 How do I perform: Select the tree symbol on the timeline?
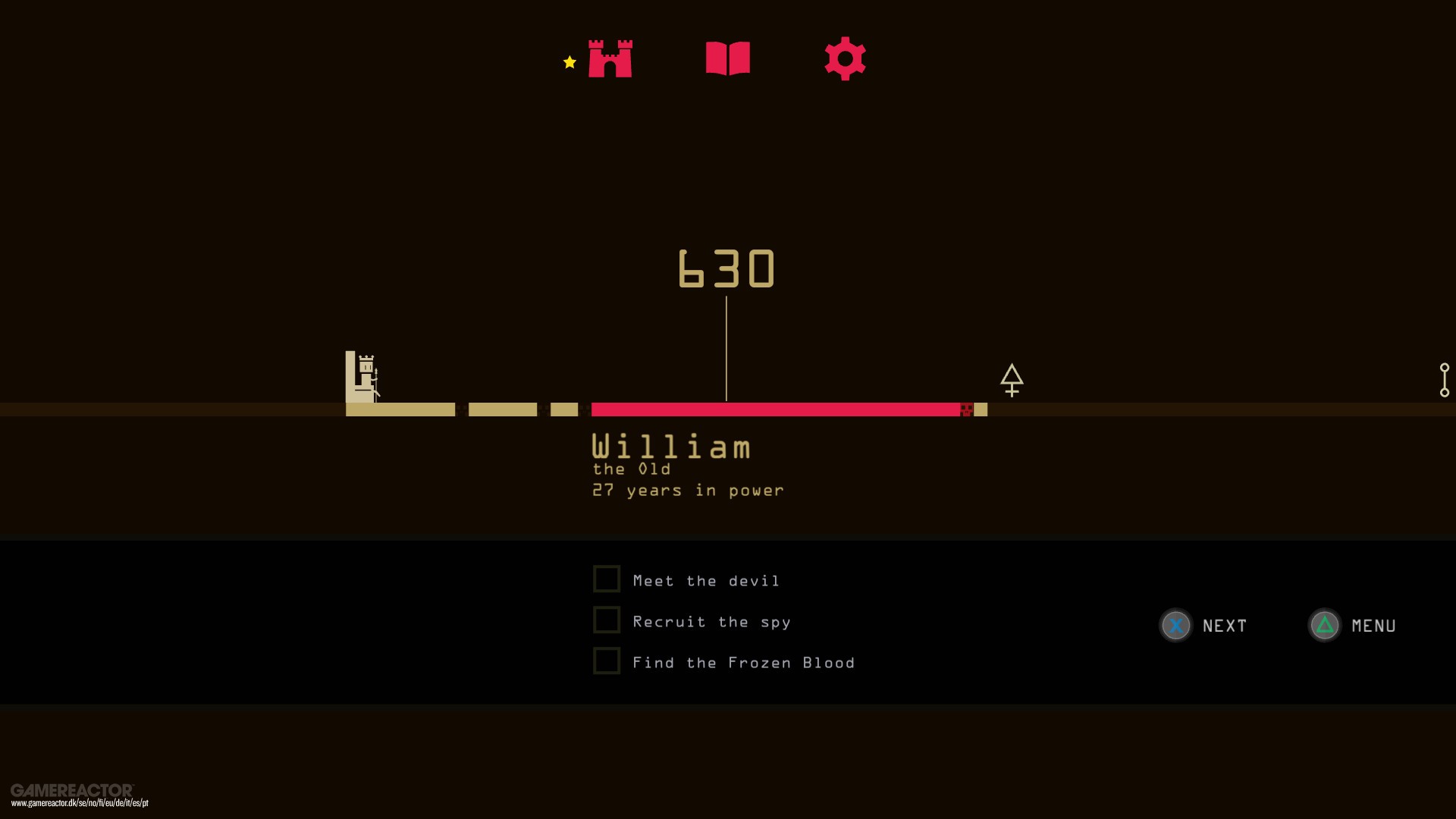point(1012,381)
